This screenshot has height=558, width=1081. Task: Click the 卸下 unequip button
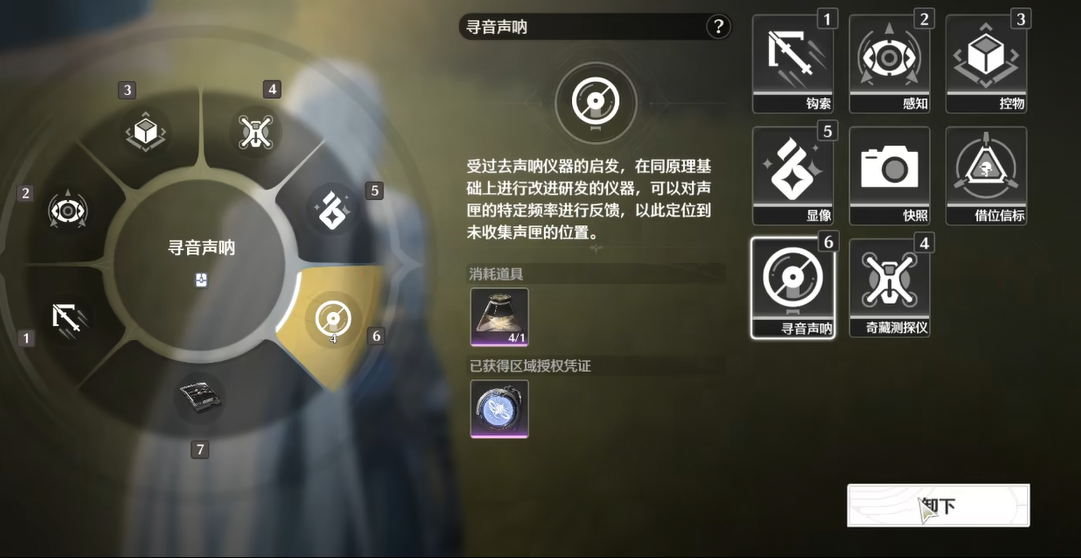click(938, 505)
